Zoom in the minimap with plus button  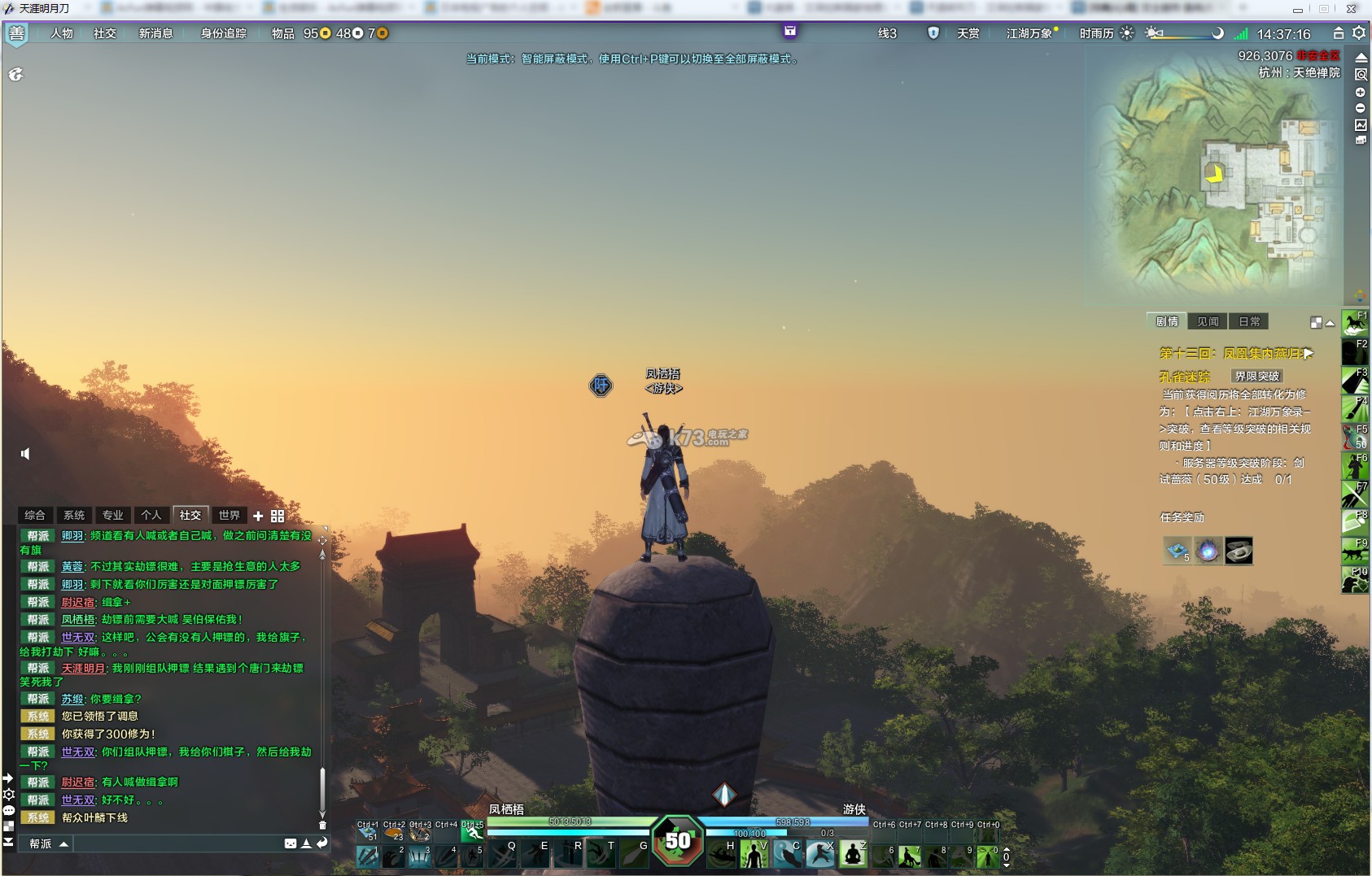(x=1360, y=92)
